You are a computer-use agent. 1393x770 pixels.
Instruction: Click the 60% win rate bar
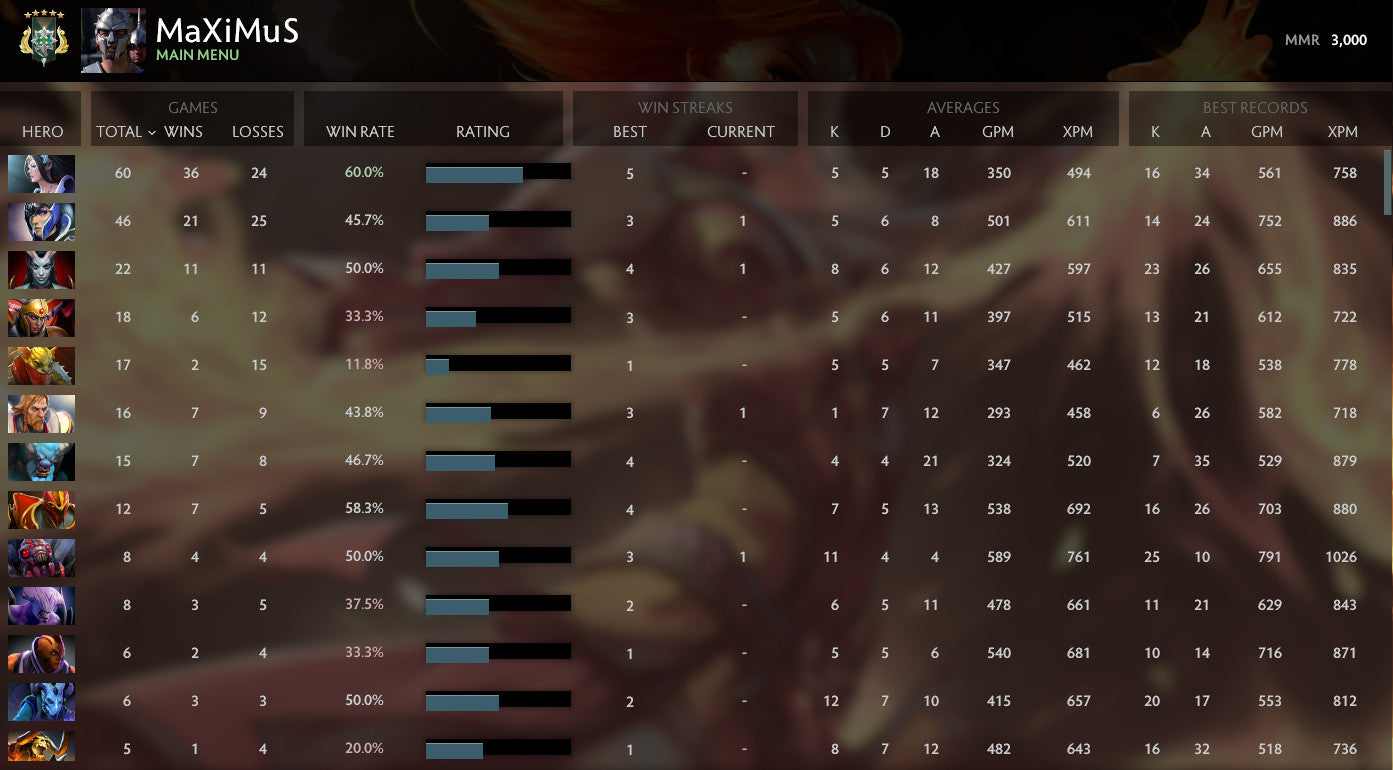pos(474,171)
